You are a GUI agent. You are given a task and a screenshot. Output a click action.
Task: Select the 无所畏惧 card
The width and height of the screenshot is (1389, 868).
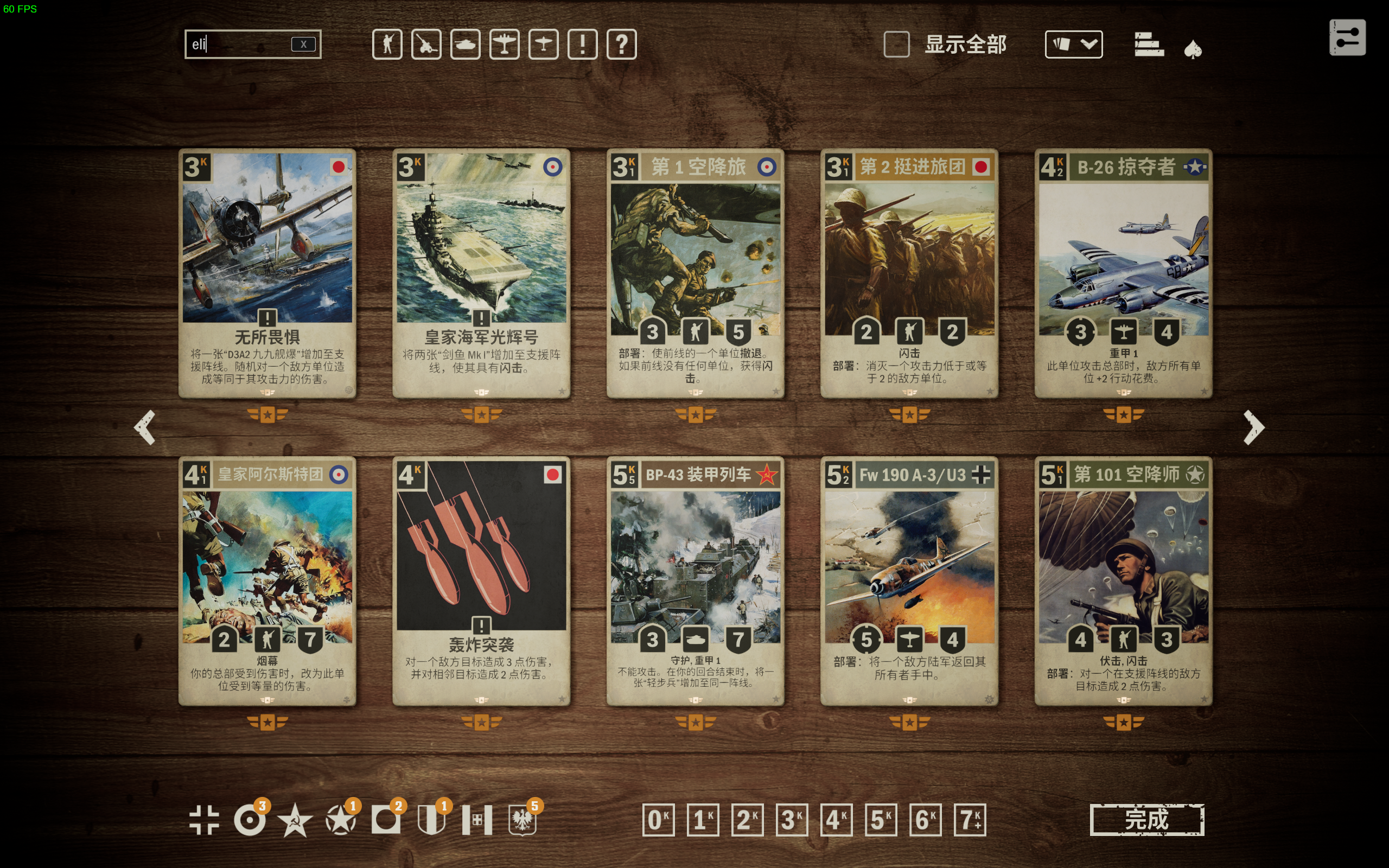click(x=267, y=273)
